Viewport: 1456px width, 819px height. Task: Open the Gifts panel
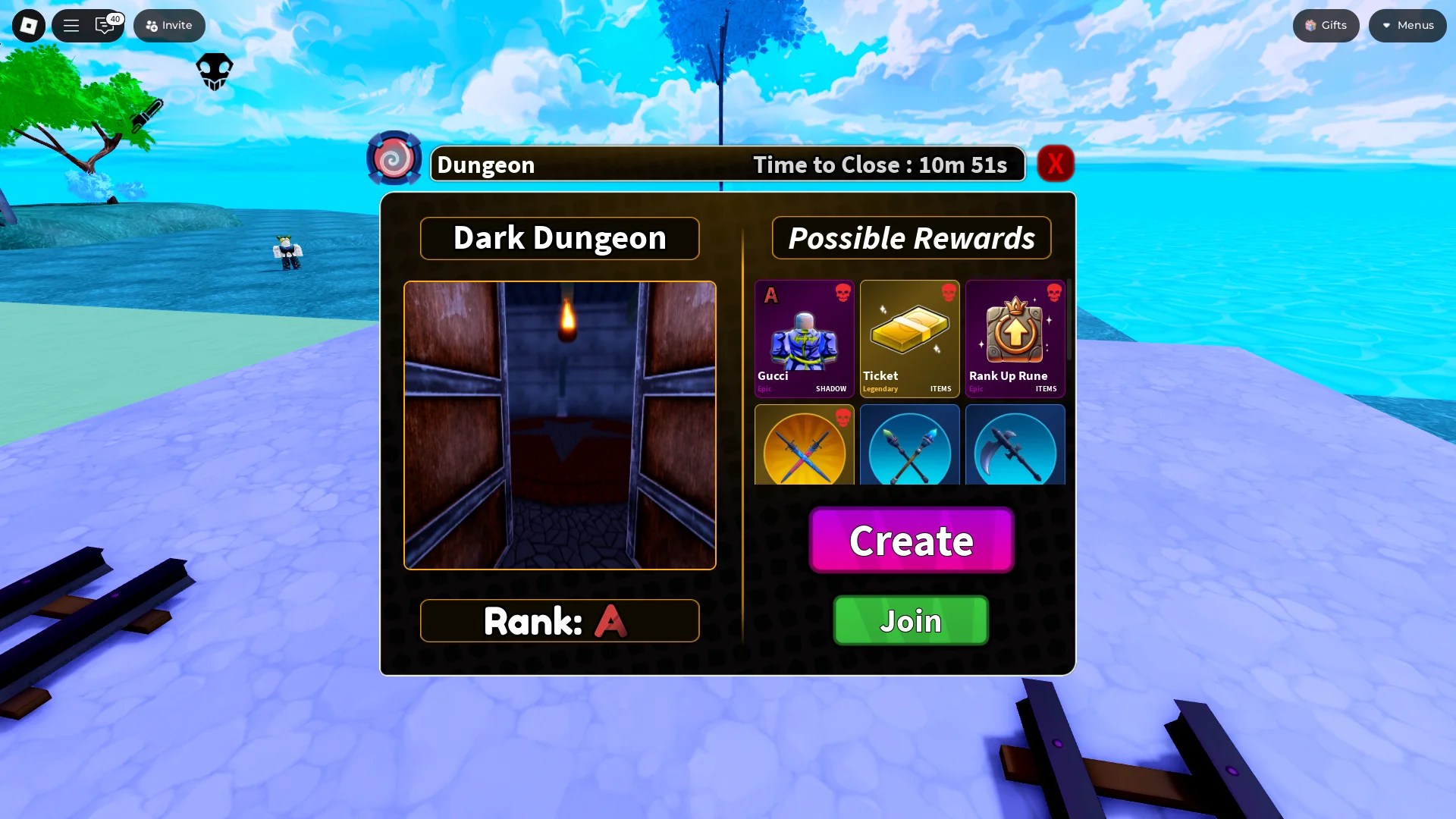click(1326, 25)
